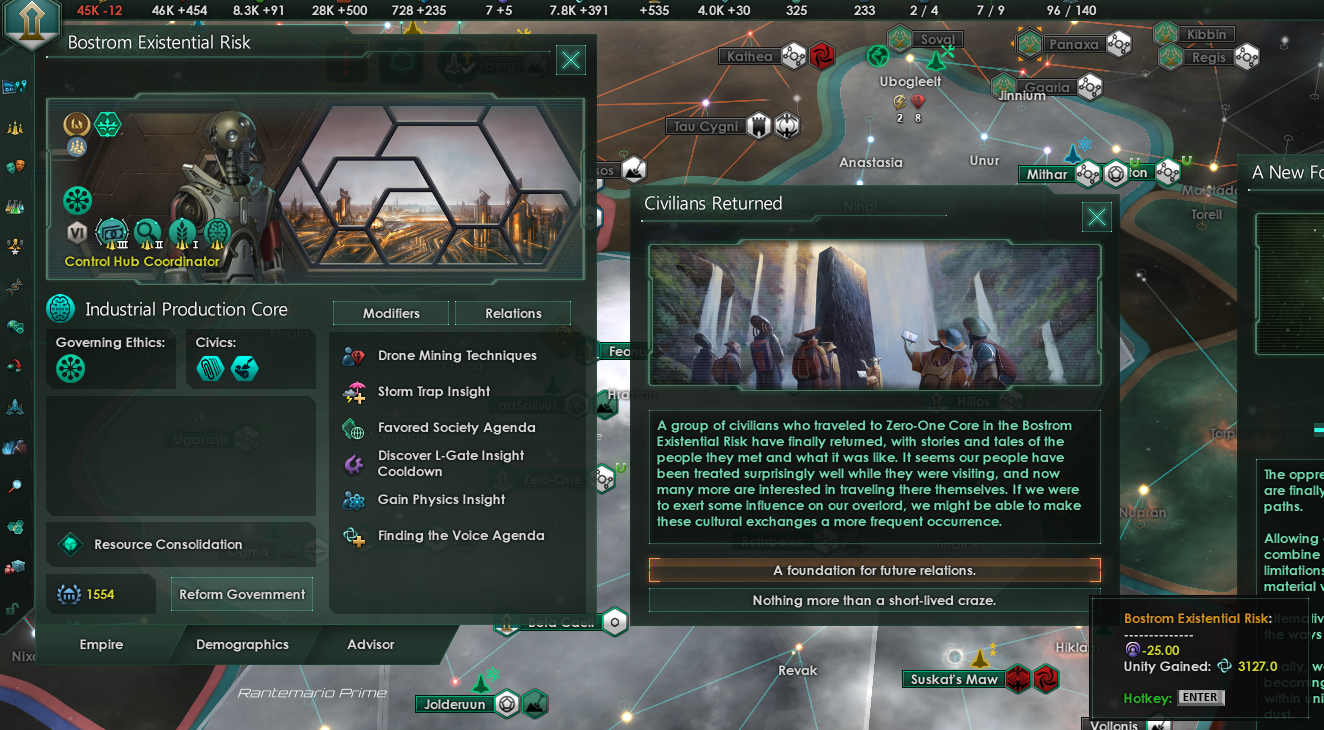Open the Contacts panel from the left sidebar
1324x730 pixels.
[17, 125]
